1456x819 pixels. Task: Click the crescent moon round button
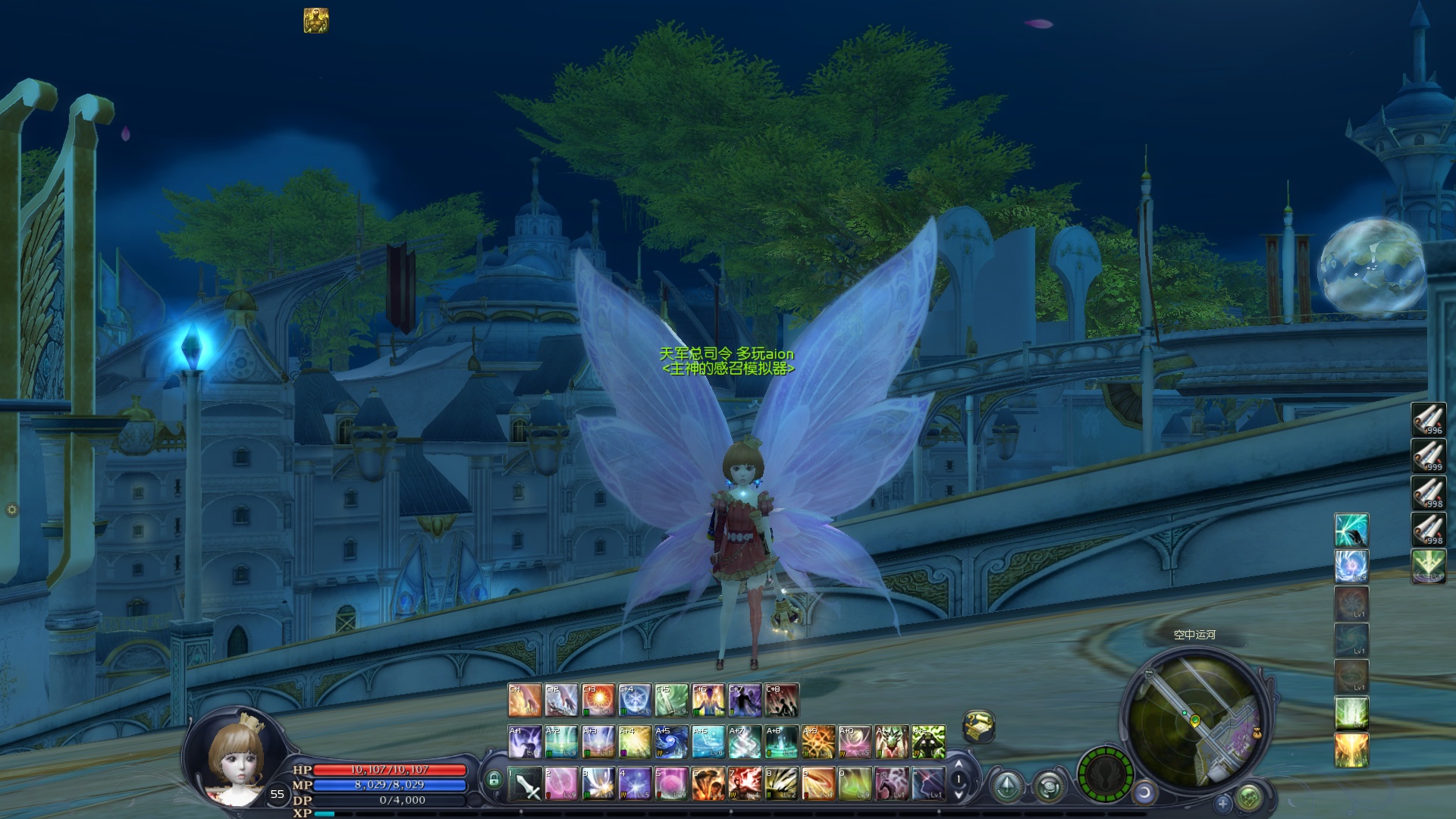pyautogui.click(x=1144, y=793)
